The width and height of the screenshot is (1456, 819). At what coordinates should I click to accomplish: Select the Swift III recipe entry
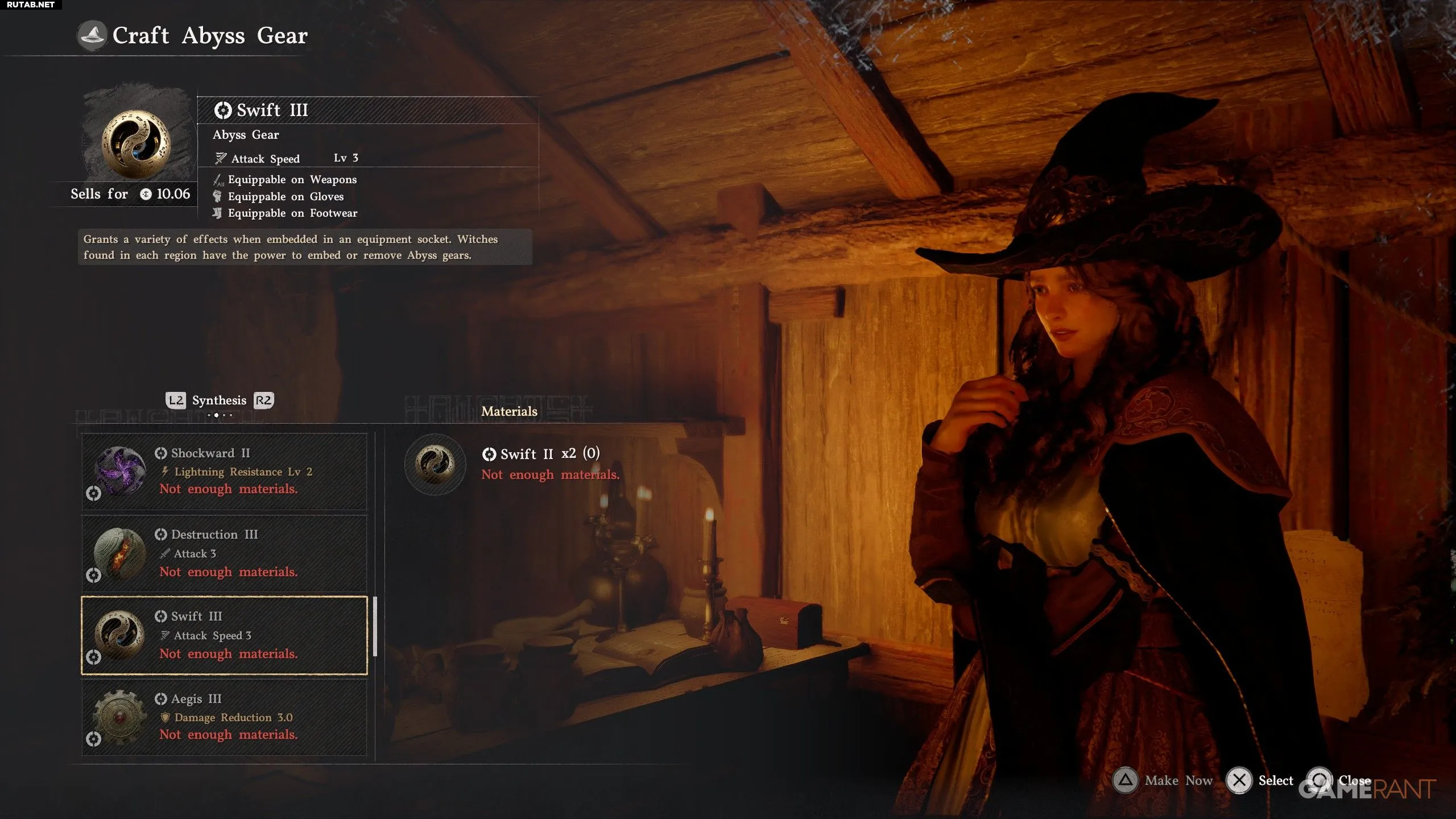click(224, 635)
